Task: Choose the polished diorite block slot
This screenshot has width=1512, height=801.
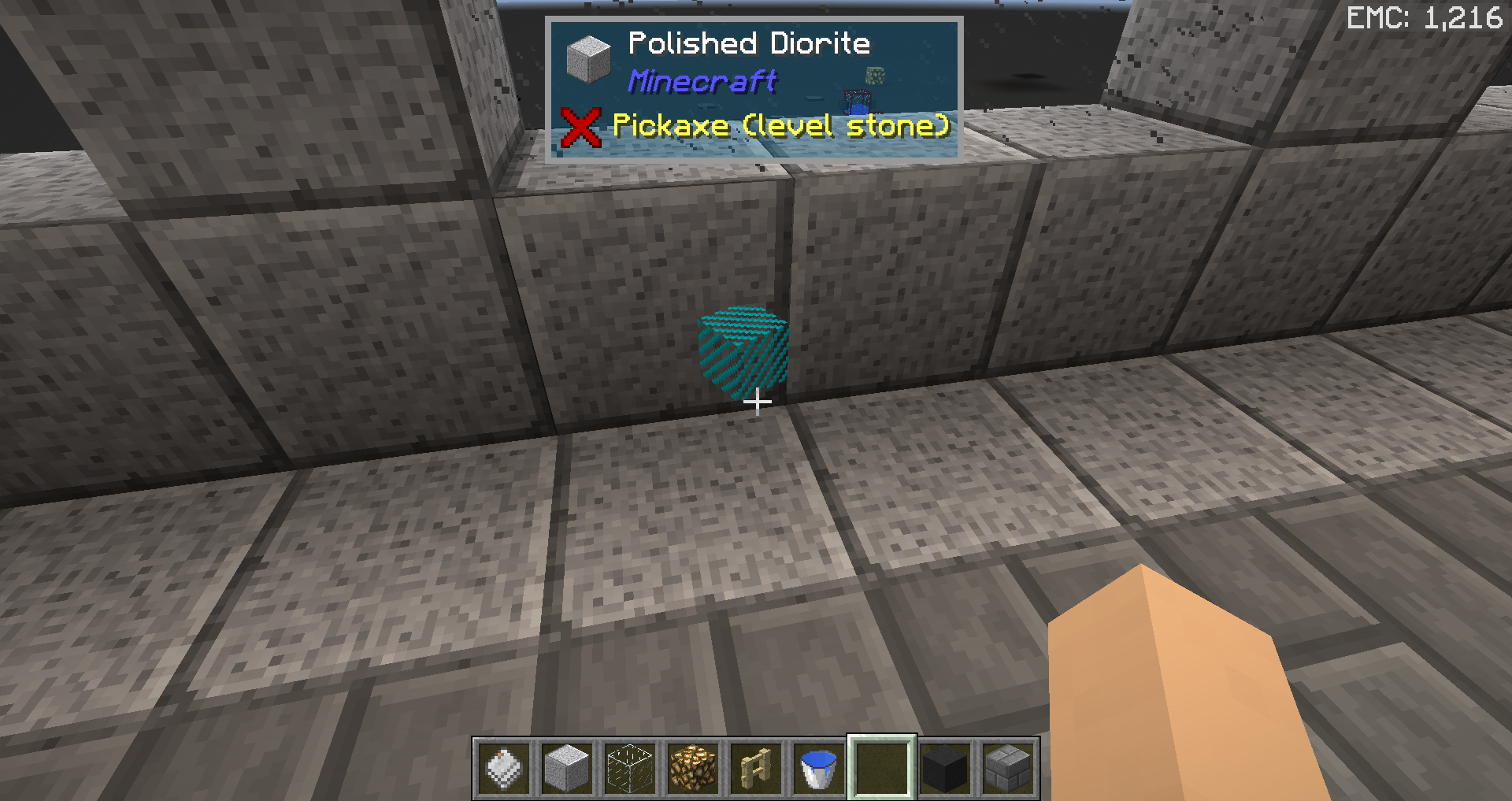Action: click(x=567, y=768)
